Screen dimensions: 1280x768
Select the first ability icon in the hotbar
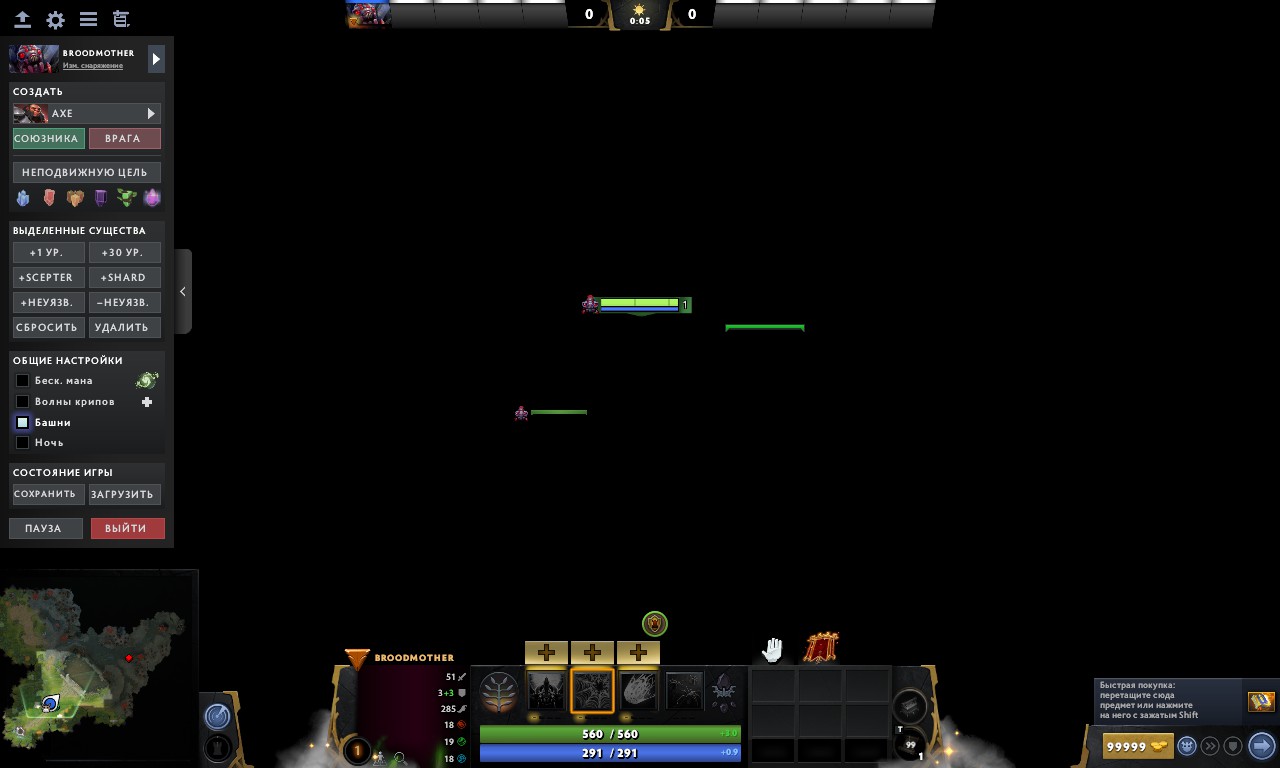[546, 690]
